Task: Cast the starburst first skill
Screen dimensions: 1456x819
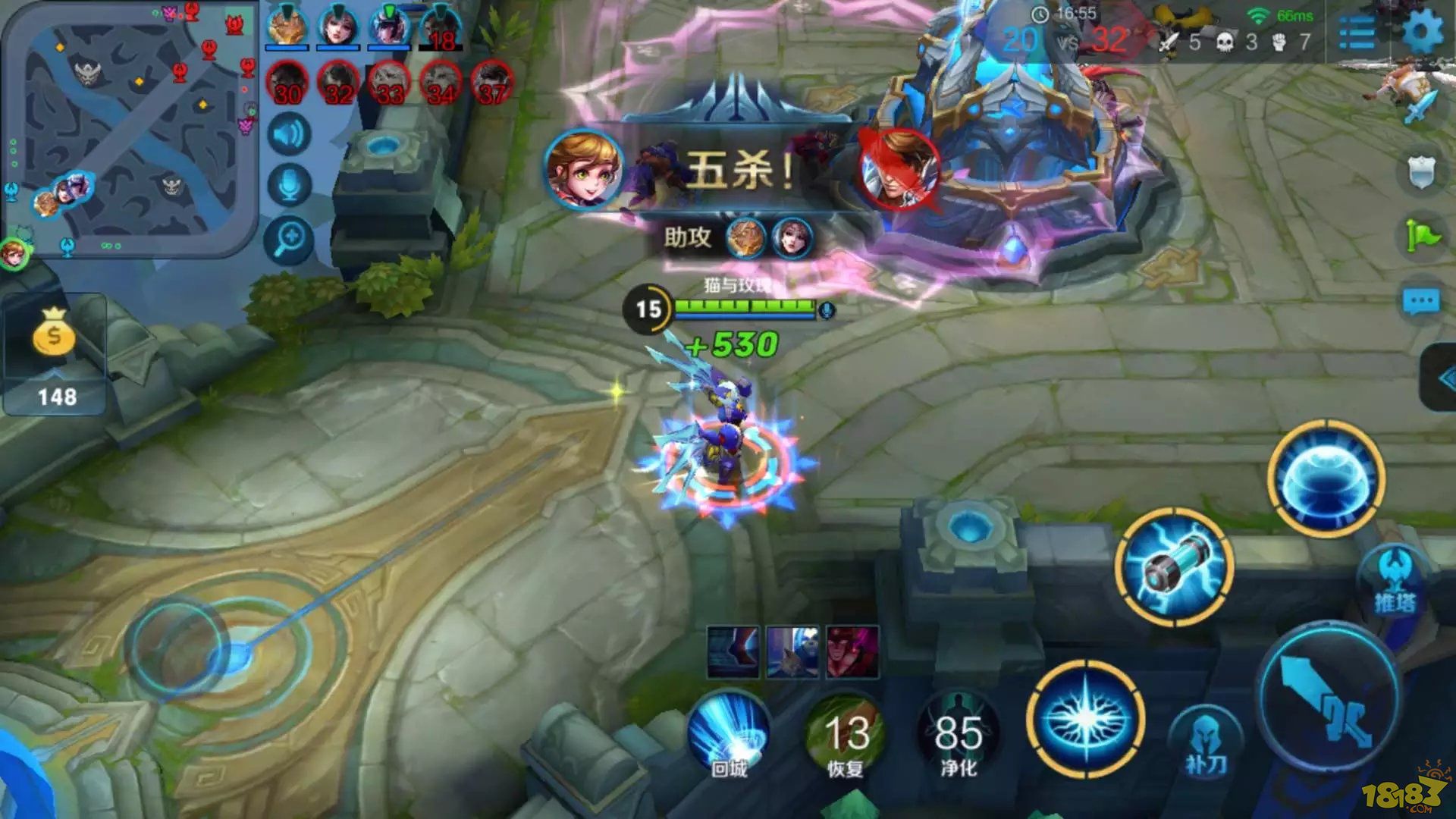Action: pos(1086,719)
